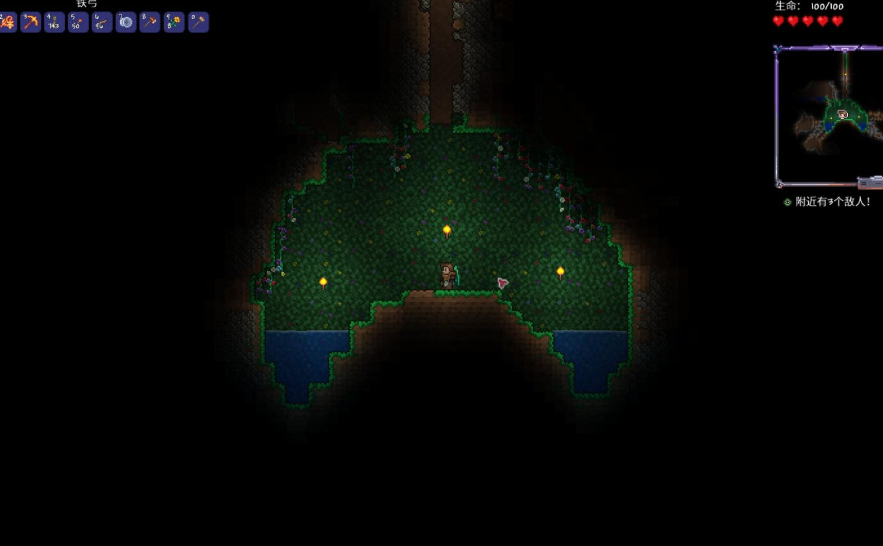The image size is (883, 546).
Task: Pick the yellow flower hotbar slot
Action: [174, 22]
